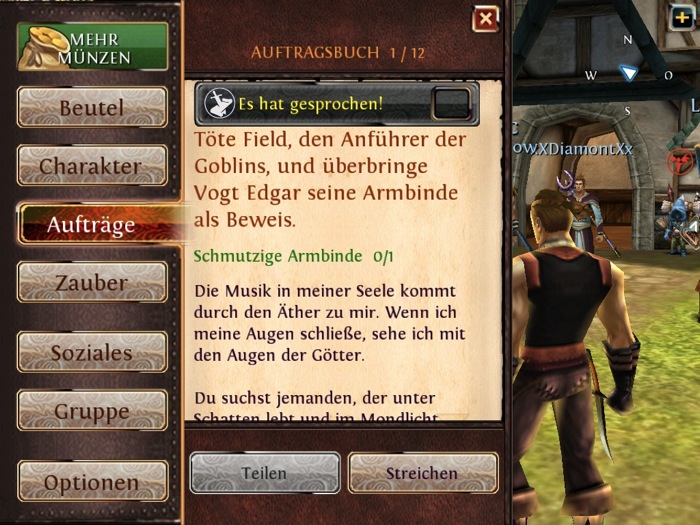Close the quest book with the X
700x525 pixels.
point(485,19)
